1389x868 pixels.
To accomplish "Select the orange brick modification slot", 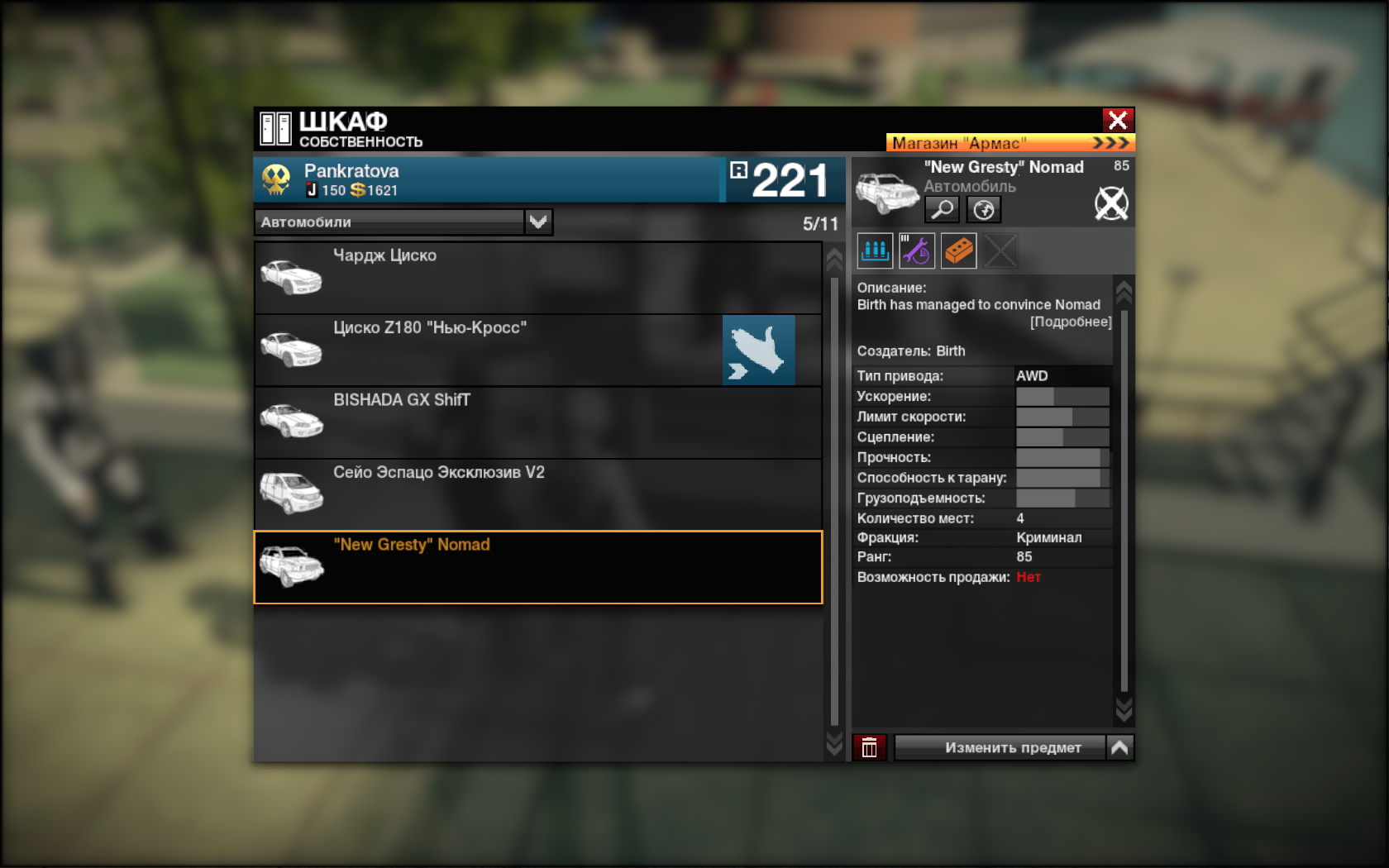I will pyautogui.click(x=959, y=250).
